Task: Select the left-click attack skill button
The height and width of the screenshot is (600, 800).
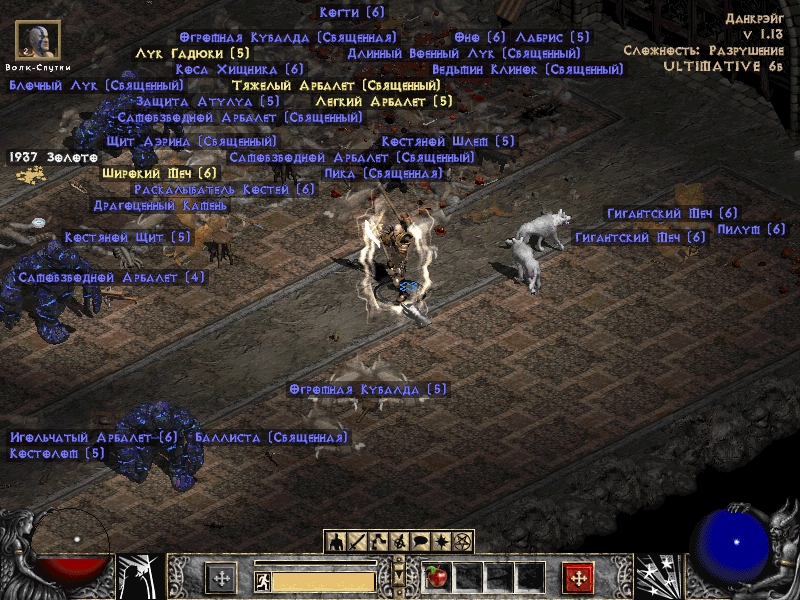Action: [x=221, y=578]
